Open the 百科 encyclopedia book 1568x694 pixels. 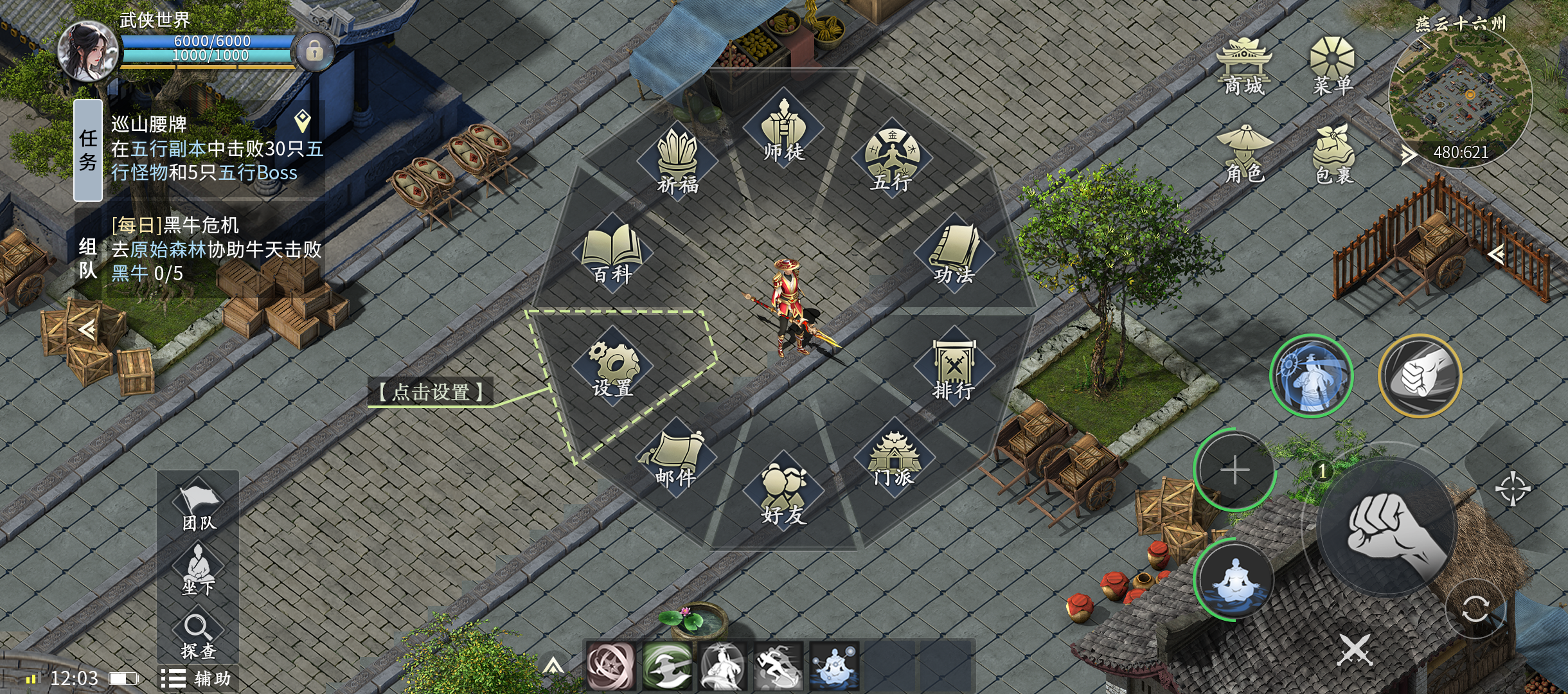[x=612, y=253]
